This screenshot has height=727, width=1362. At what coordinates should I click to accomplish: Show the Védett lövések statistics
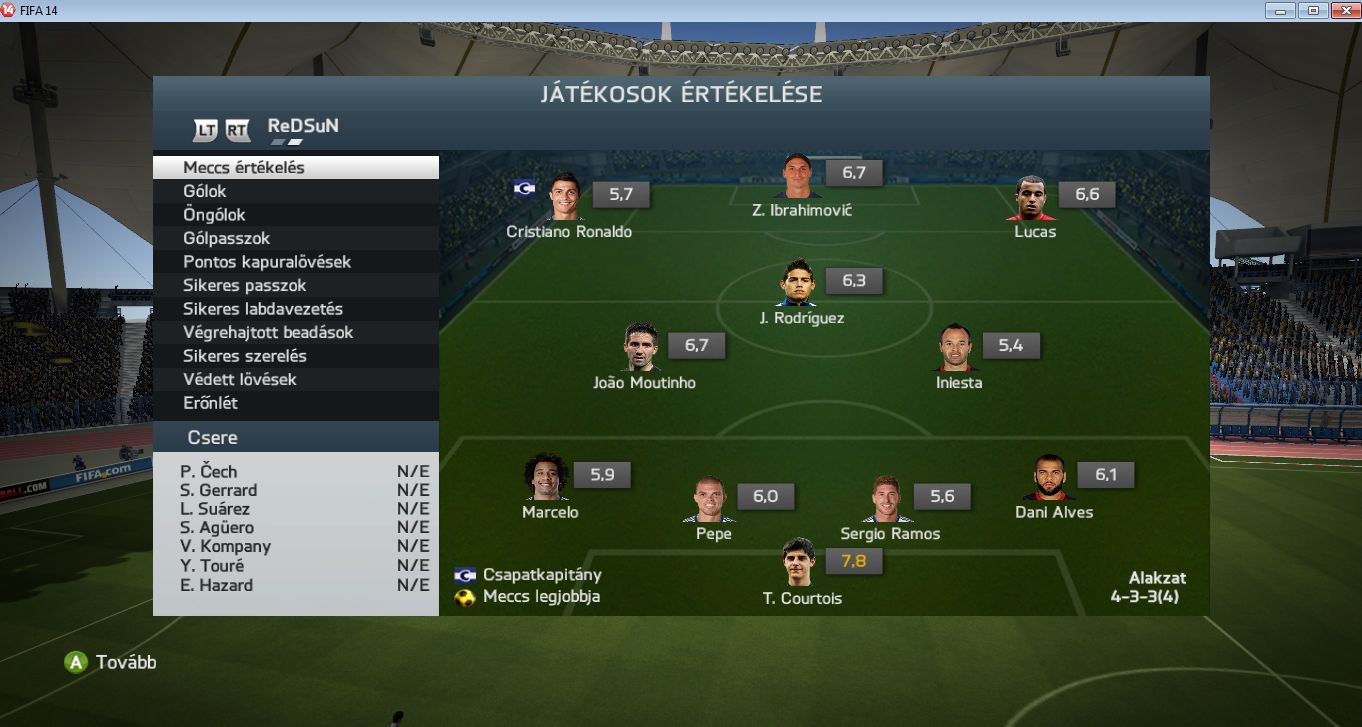coord(295,379)
